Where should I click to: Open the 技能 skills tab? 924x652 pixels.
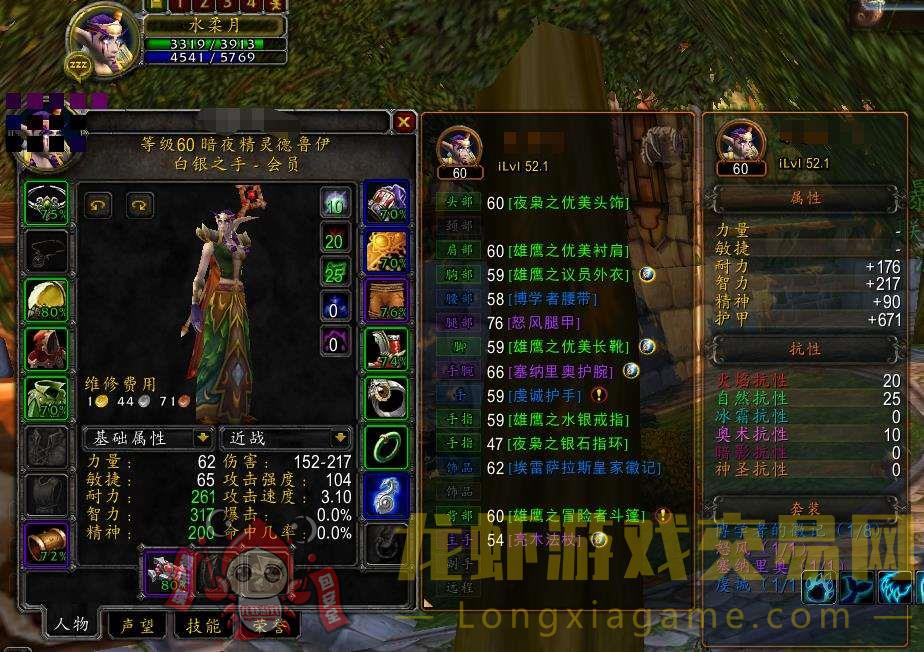[202, 625]
